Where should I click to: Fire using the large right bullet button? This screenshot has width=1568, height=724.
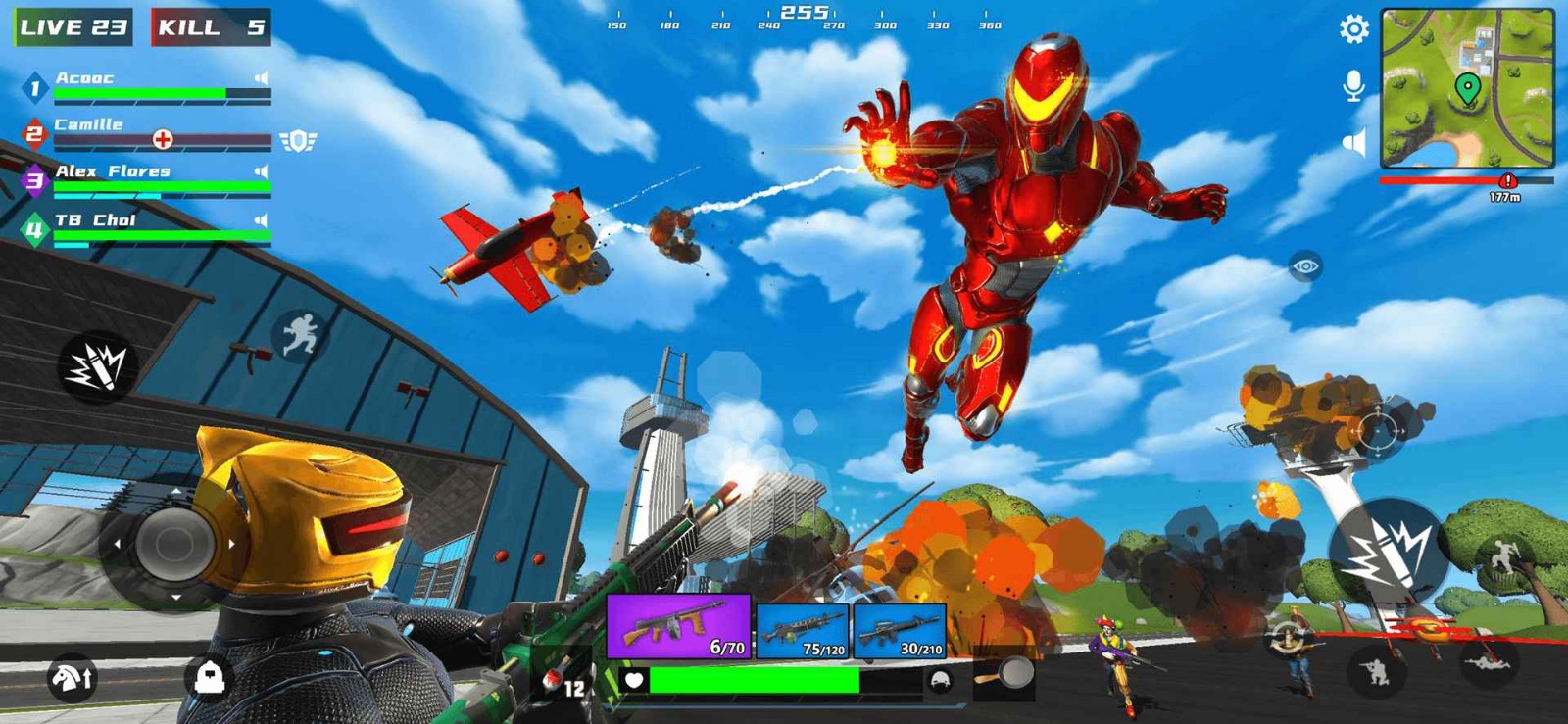click(x=1385, y=553)
